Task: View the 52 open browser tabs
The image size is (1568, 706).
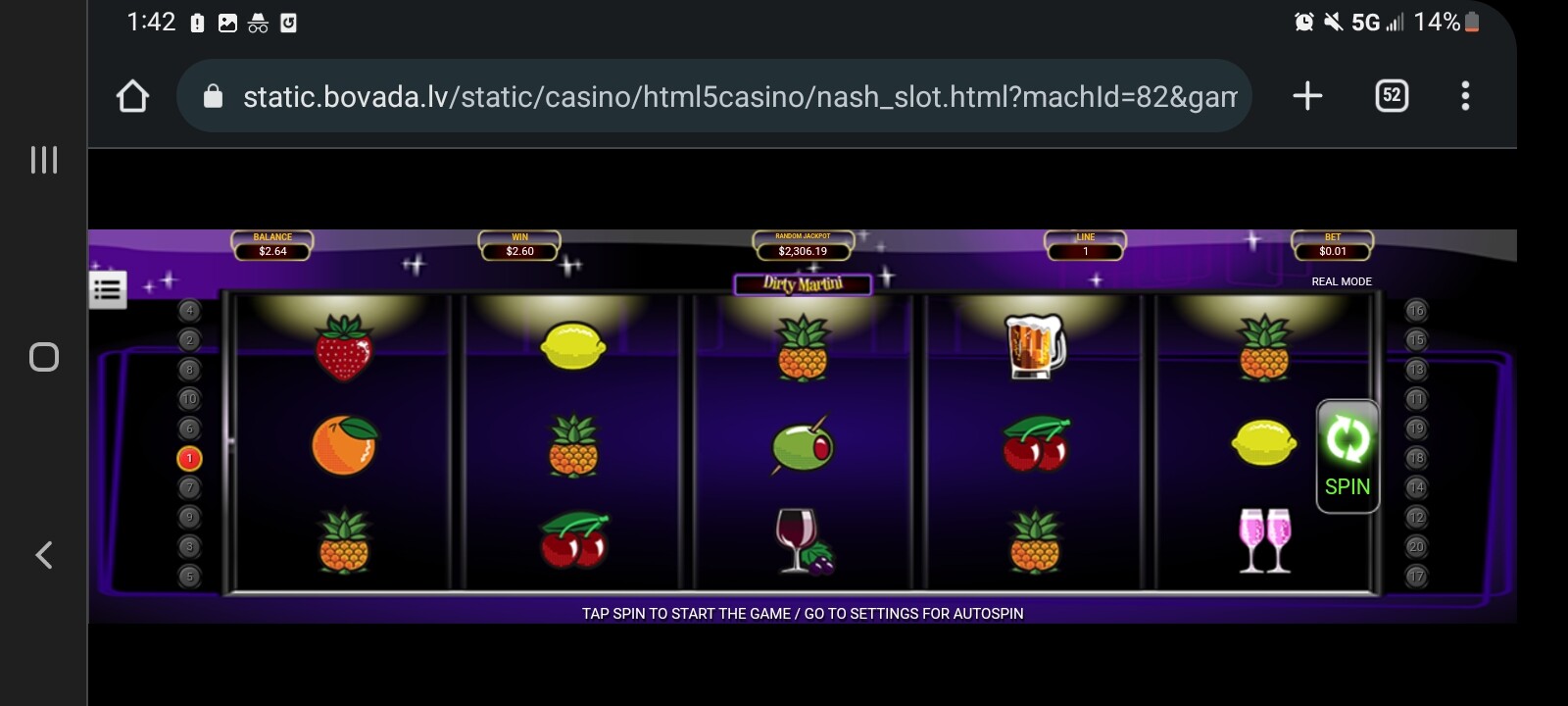Action: click(1392, 96)
